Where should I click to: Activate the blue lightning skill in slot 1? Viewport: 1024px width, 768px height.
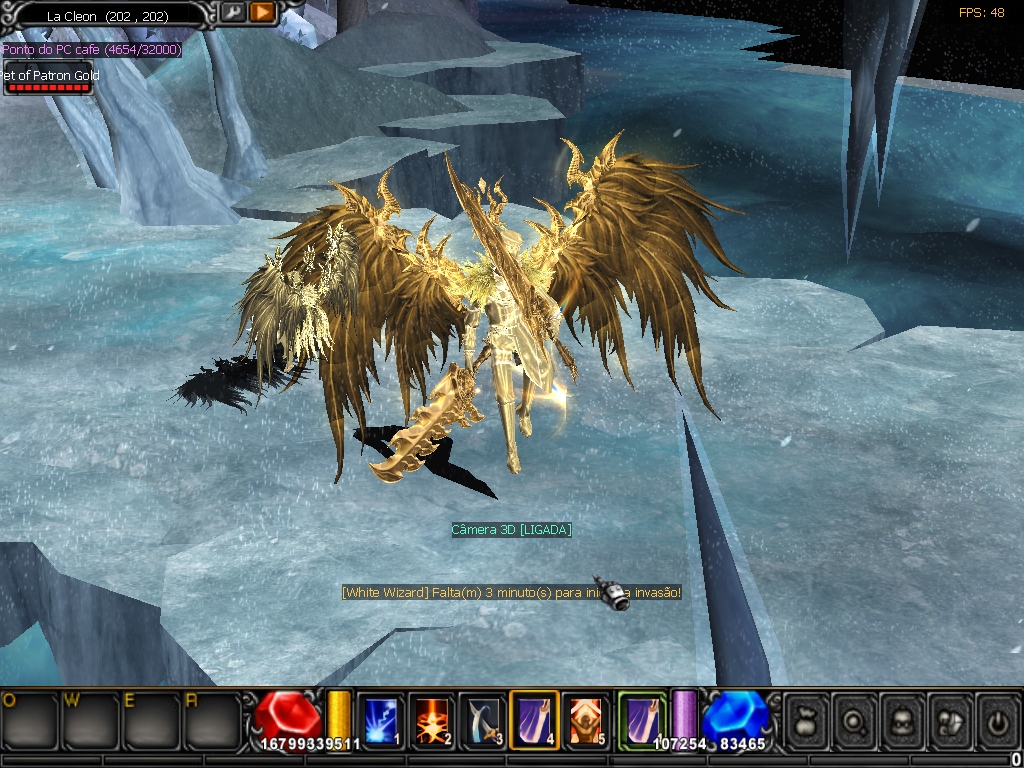380,720
